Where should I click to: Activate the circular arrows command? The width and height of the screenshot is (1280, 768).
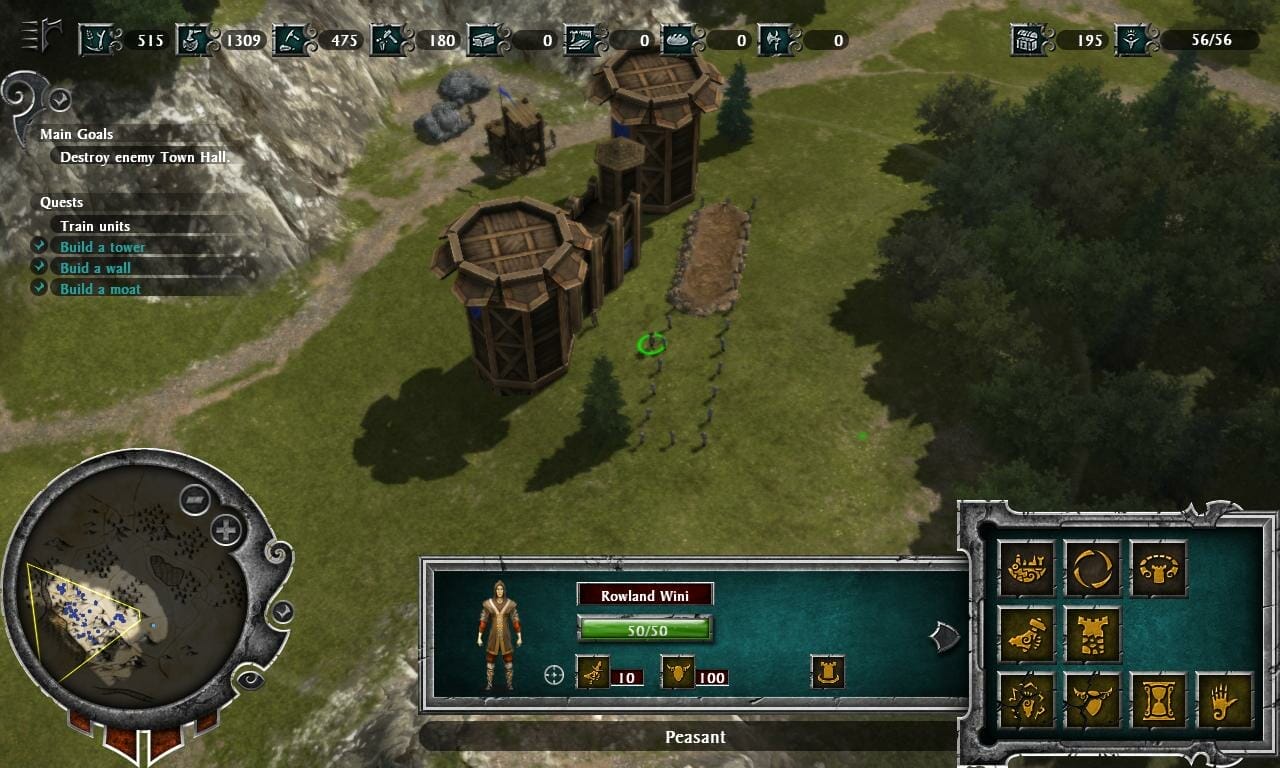click(1092, 568)
